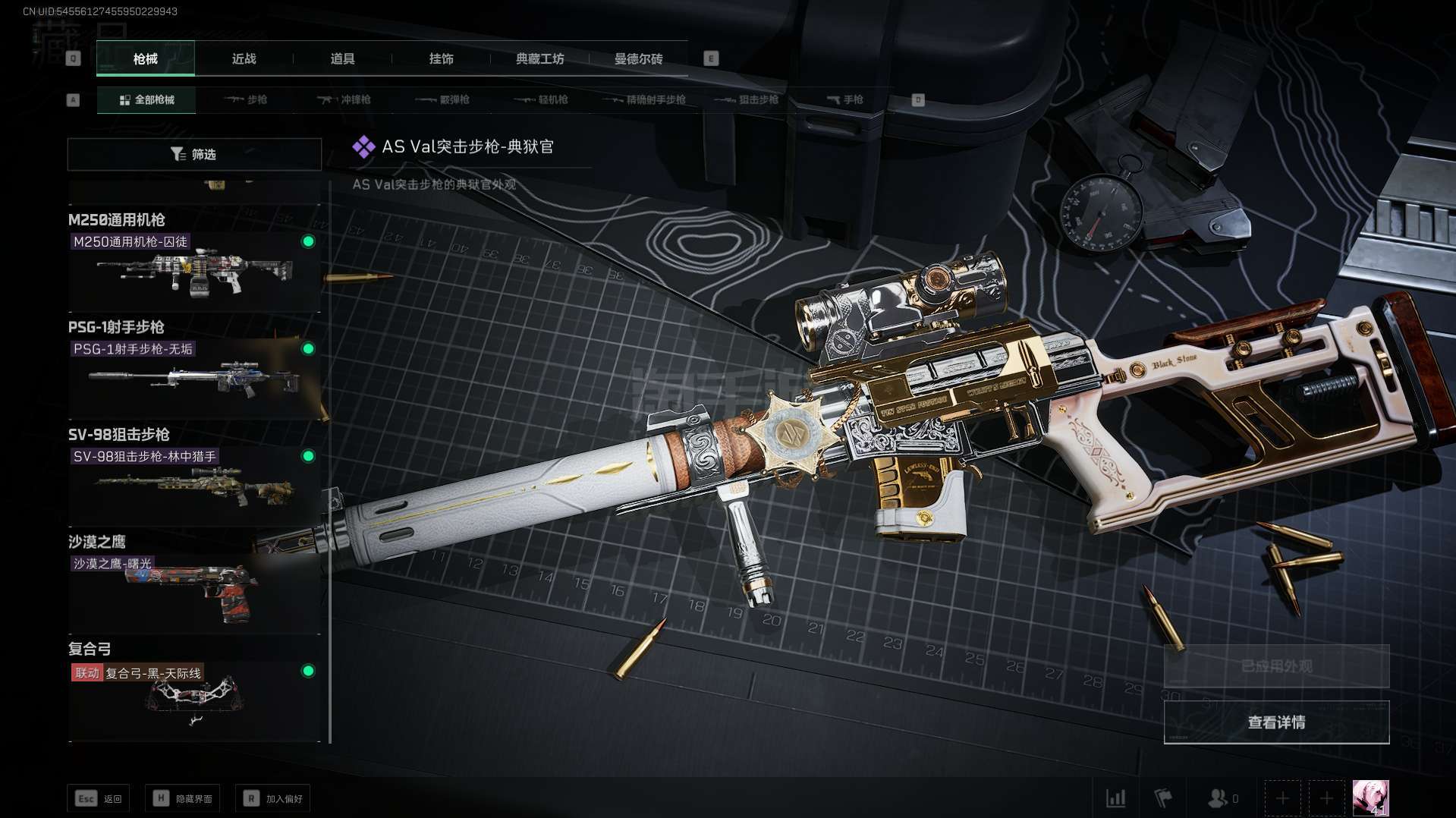Show the 精确射手步枪 marksman rifle category

(x=645, y=100)
